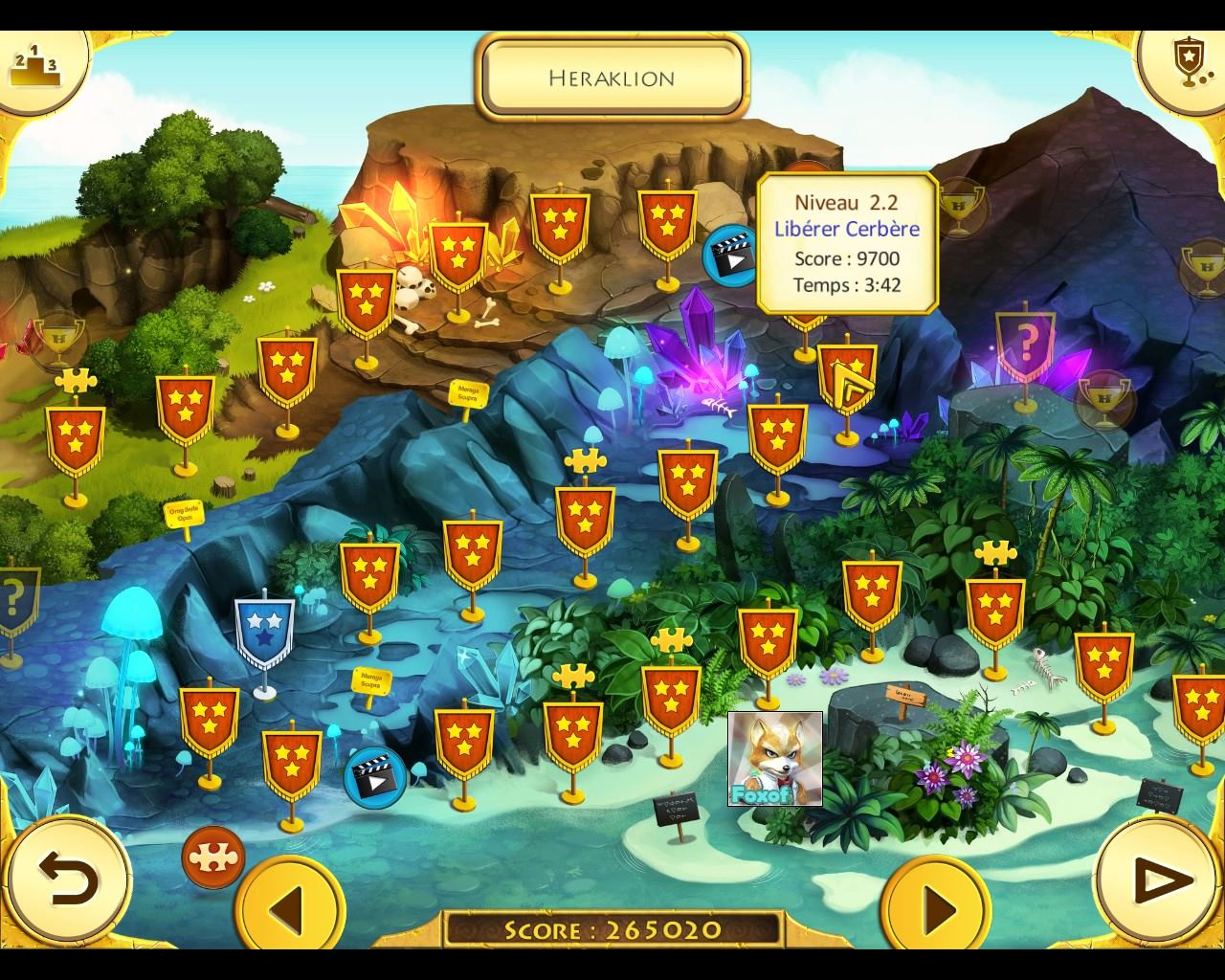This screenshot has height=980, width=1225.
Task: Play the clapperboard cutscene near the blue flag
Action: (374, 776)
